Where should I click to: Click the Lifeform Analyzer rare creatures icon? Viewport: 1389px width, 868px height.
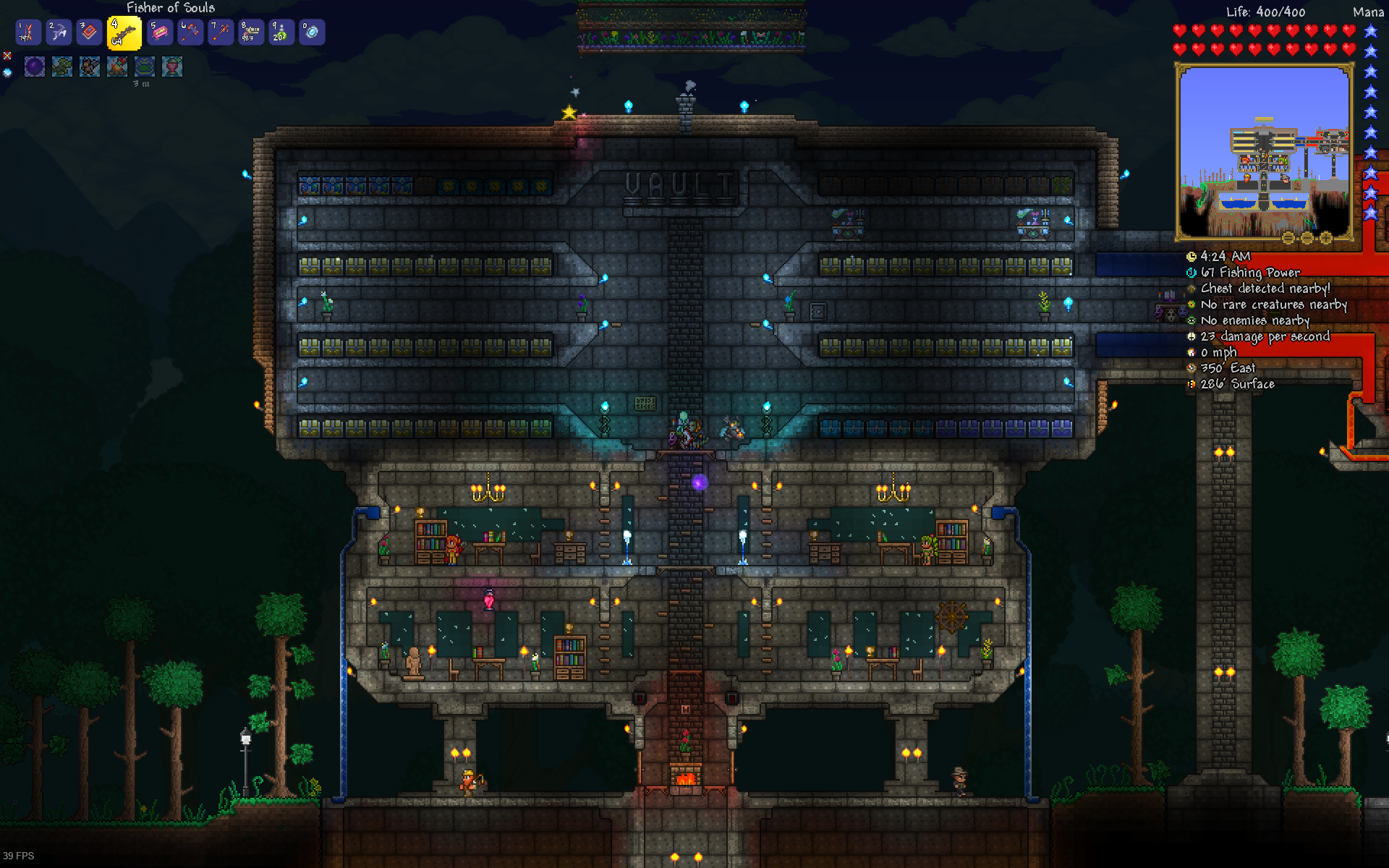1193,305
